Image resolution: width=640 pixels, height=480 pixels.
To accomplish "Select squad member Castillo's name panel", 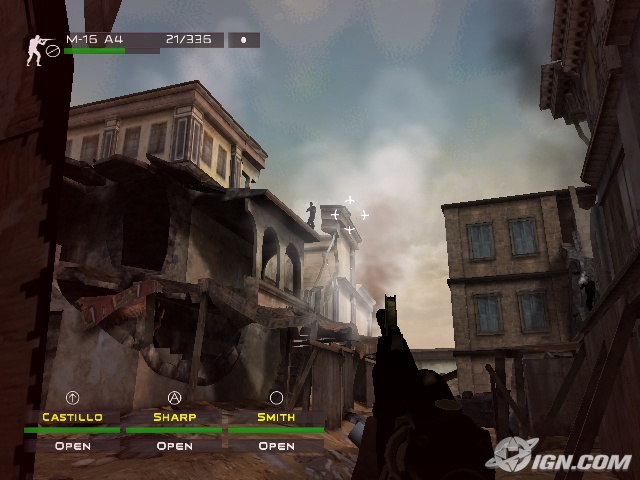I will pos(73,417).
